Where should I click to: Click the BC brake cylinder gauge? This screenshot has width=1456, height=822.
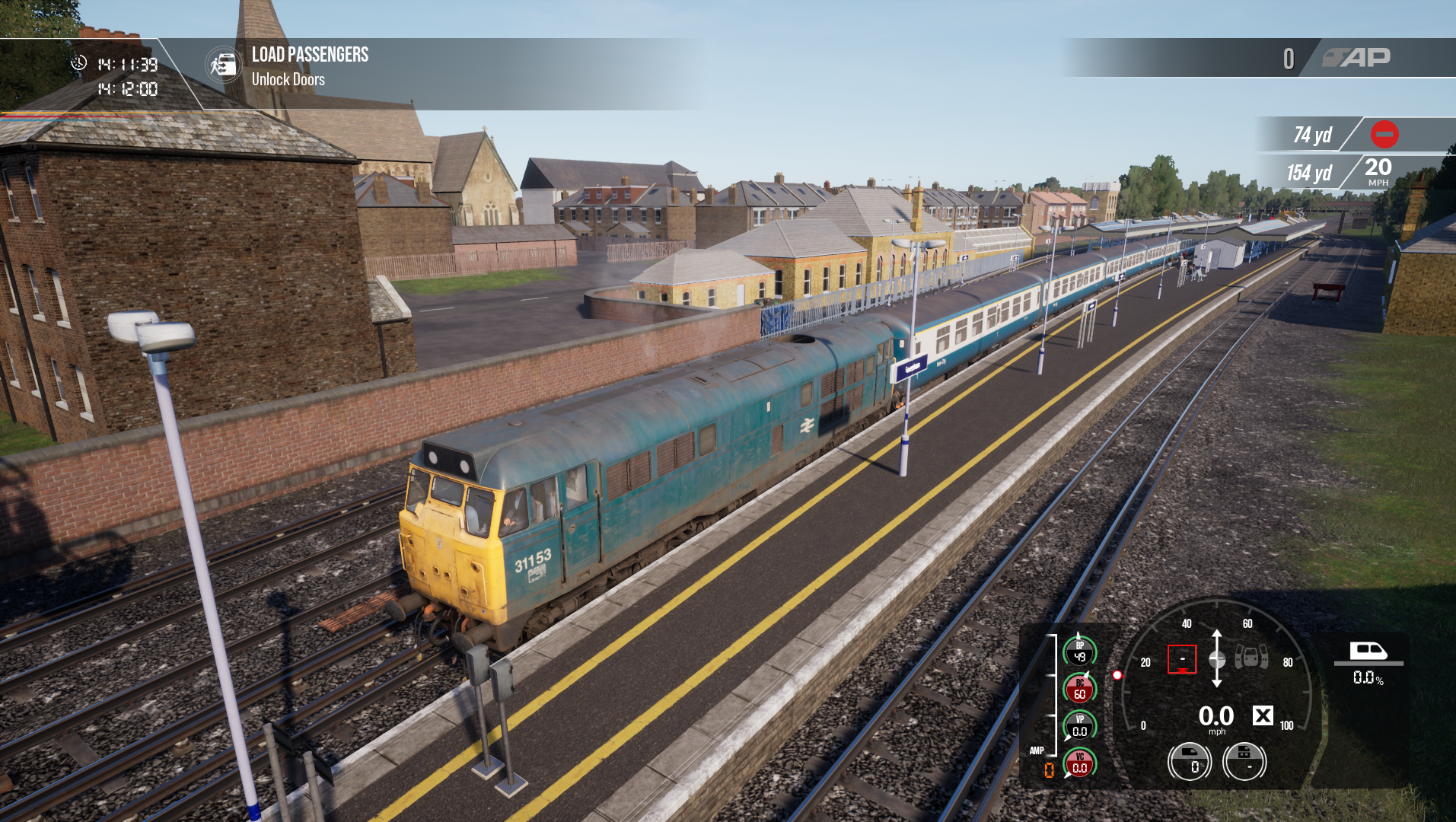coord(1079,690)
